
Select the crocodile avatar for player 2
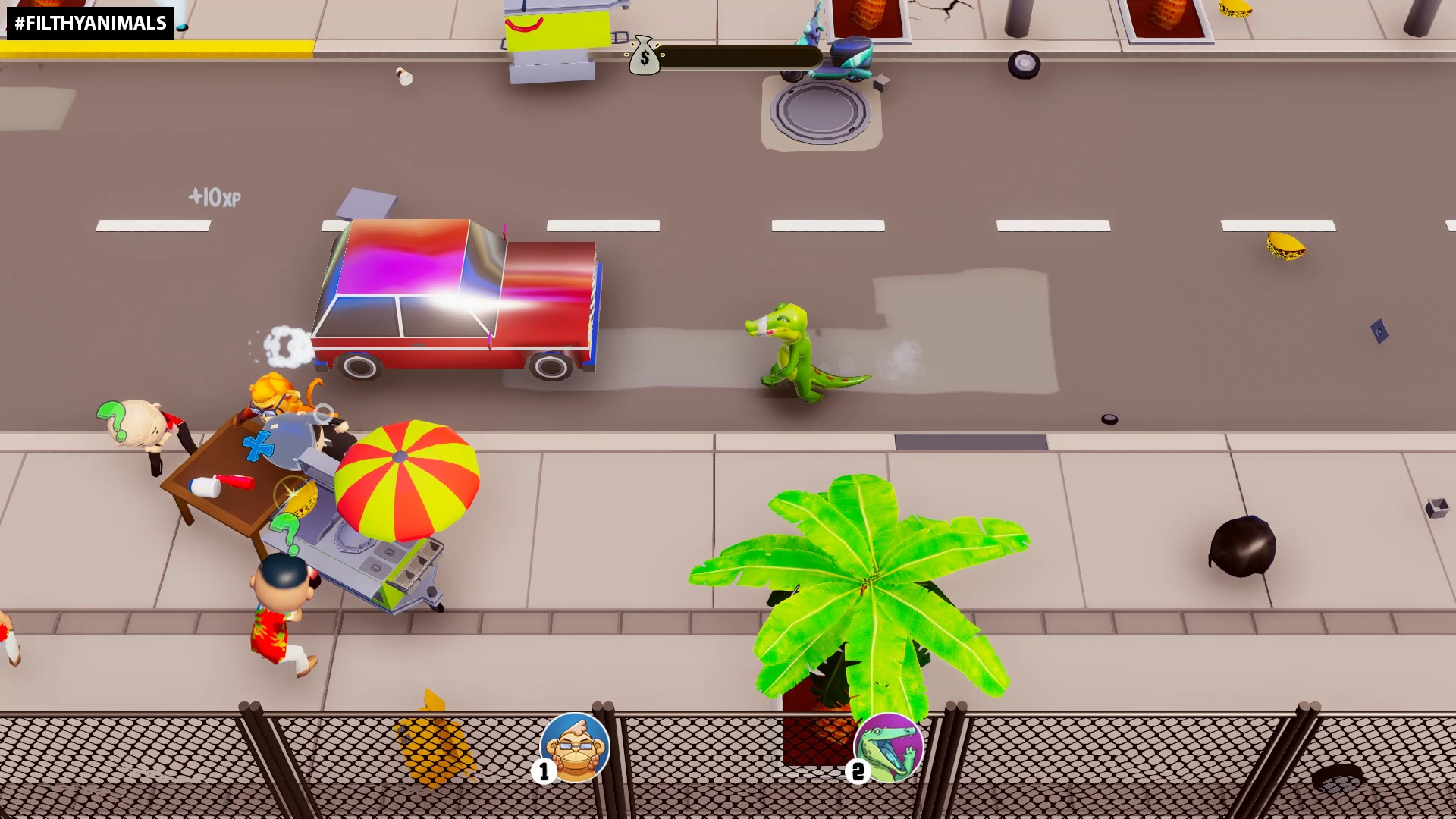click(889, 749)
